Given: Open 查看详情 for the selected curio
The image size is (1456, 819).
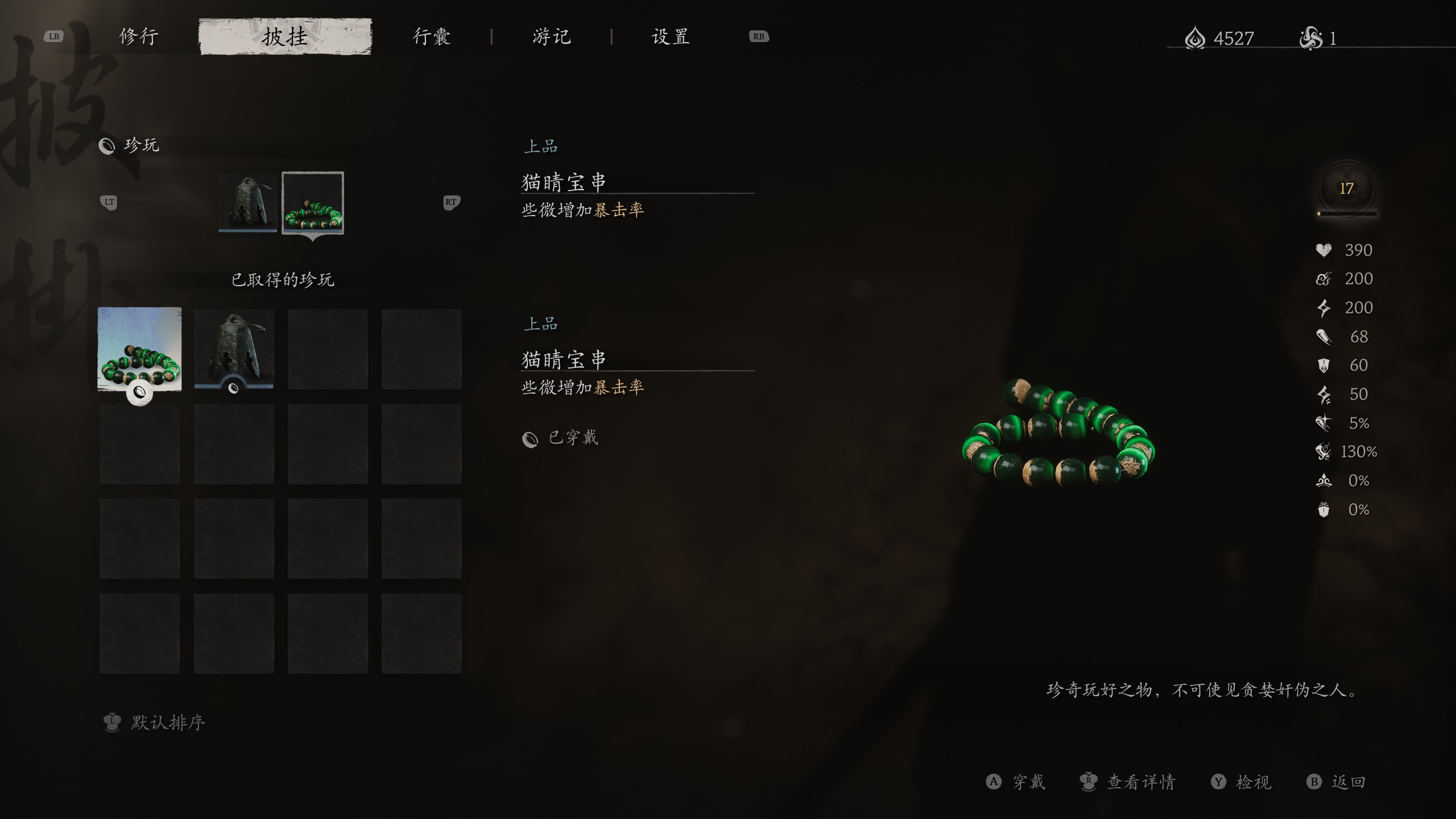Looking at the screenshot, I should [x=1140, y=782].
